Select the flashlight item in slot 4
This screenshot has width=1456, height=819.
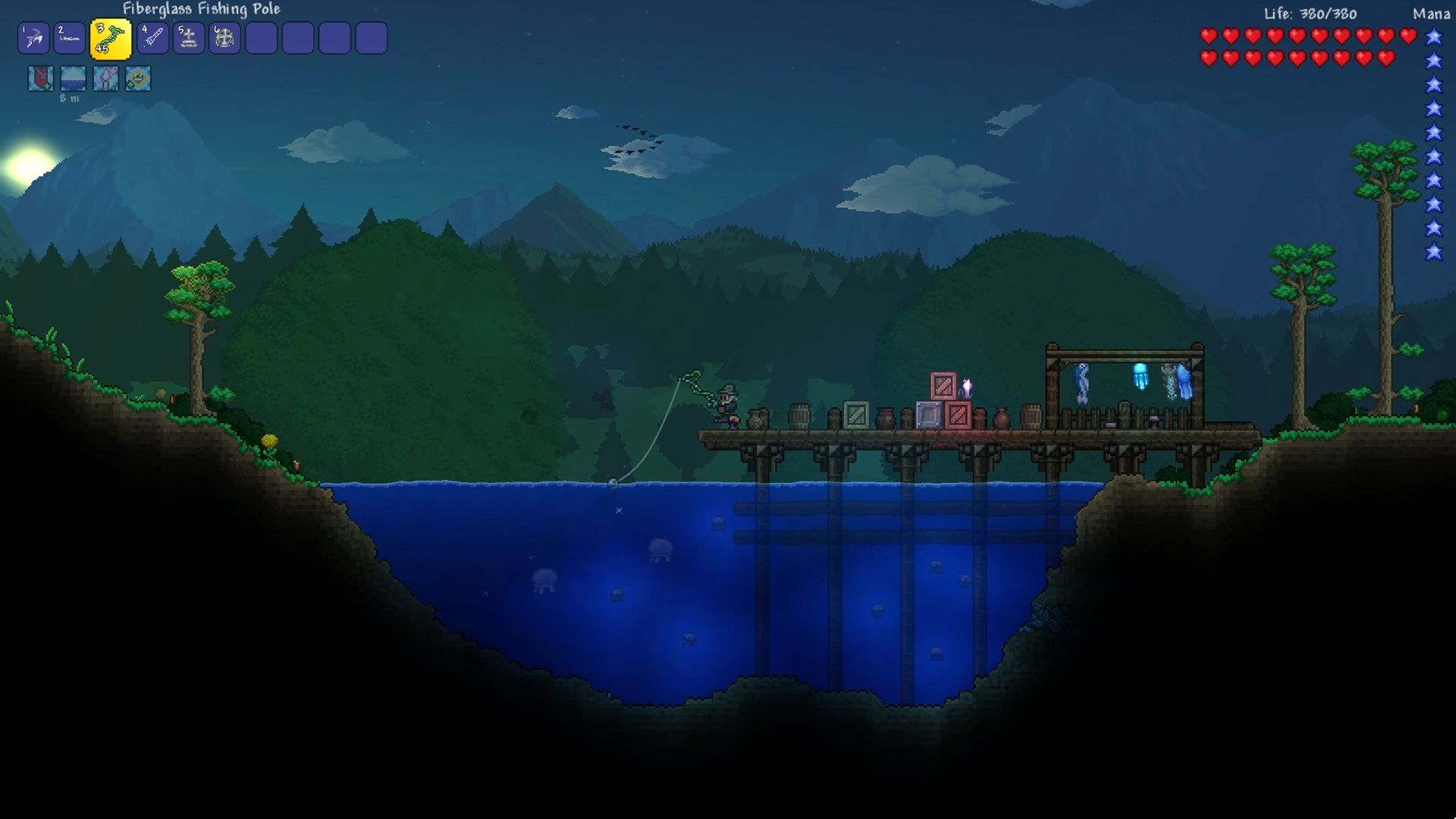[152, 38]
